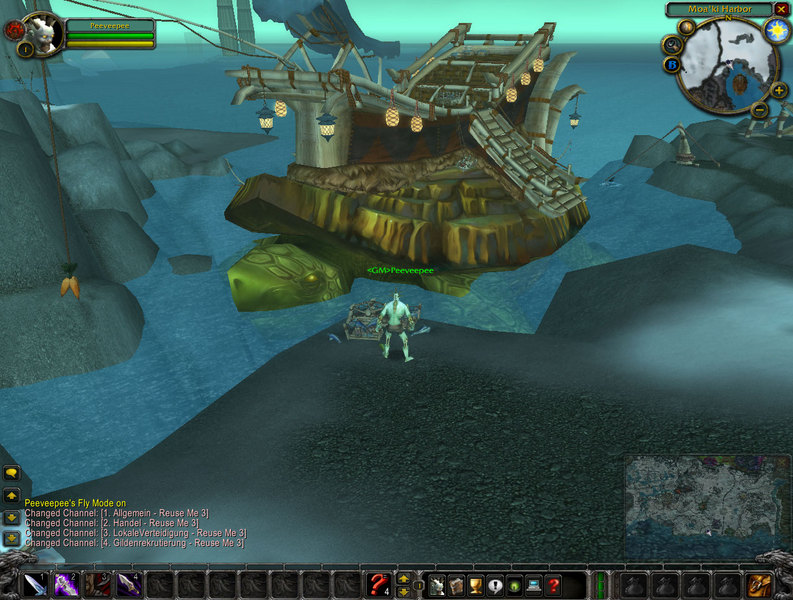
Task: Trigger the red armored figure action in slot 3
Action: pyautogui.click(x=98, y=584)
